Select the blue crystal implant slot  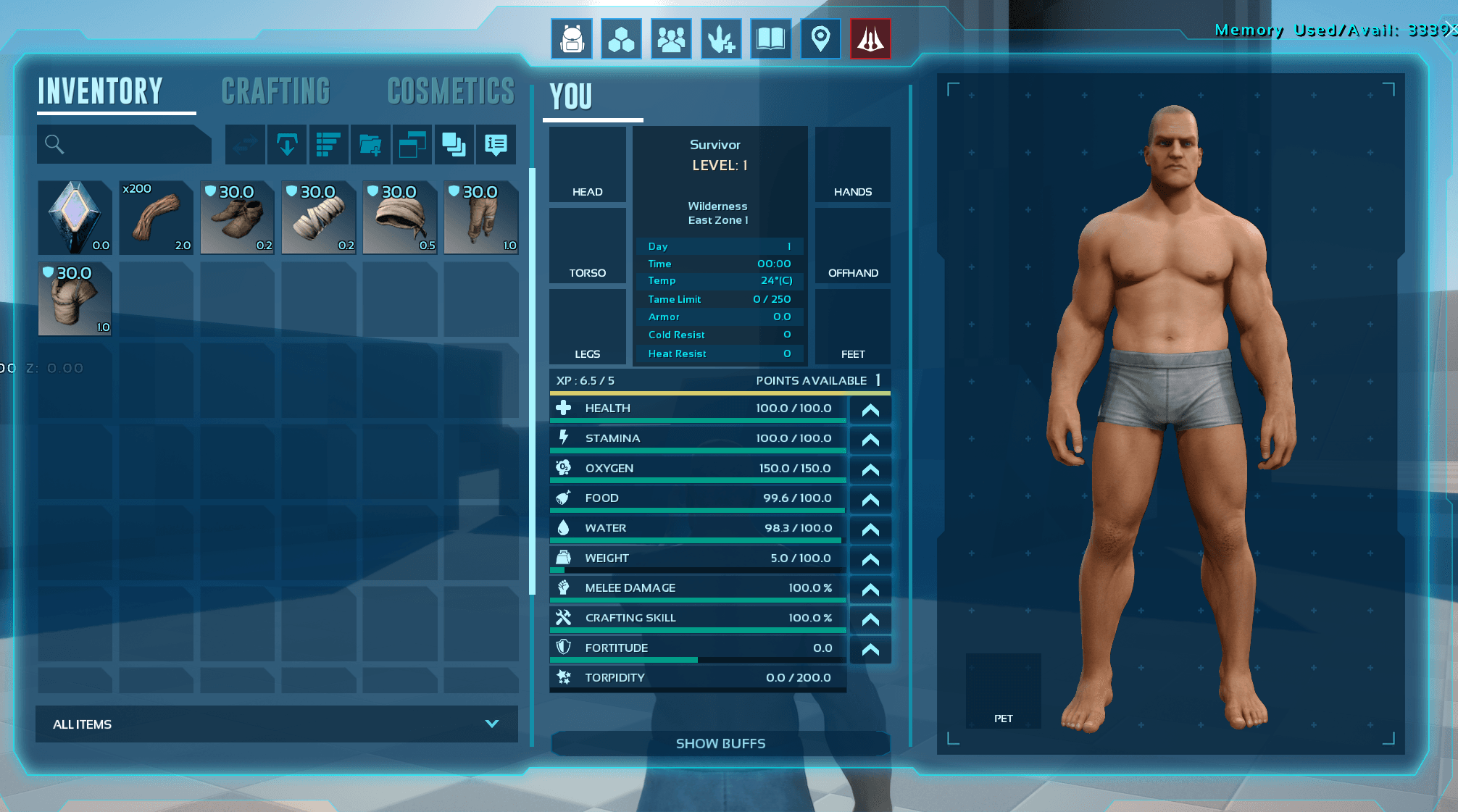click(x=75, y=217)
